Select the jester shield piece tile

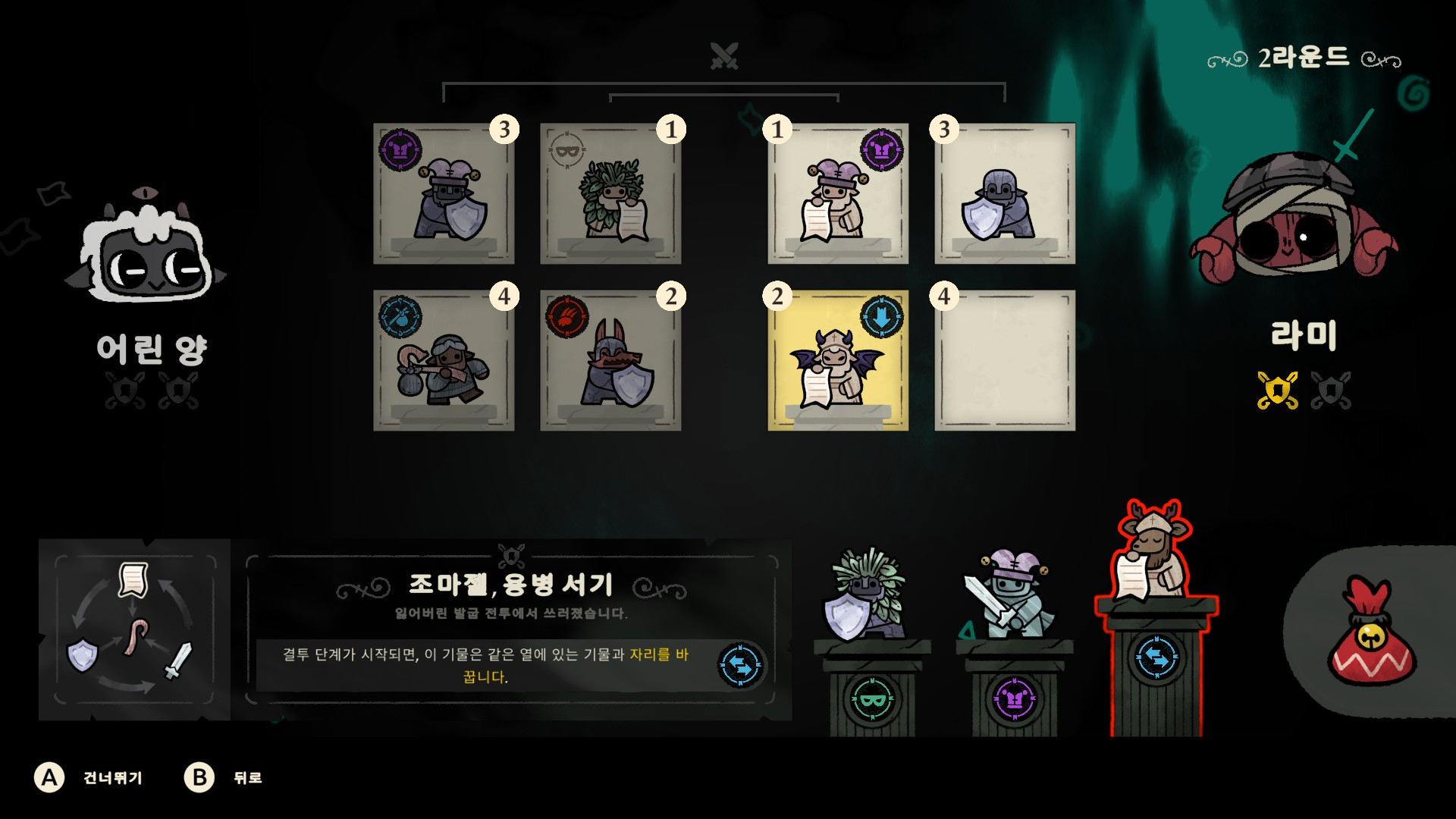444,194
